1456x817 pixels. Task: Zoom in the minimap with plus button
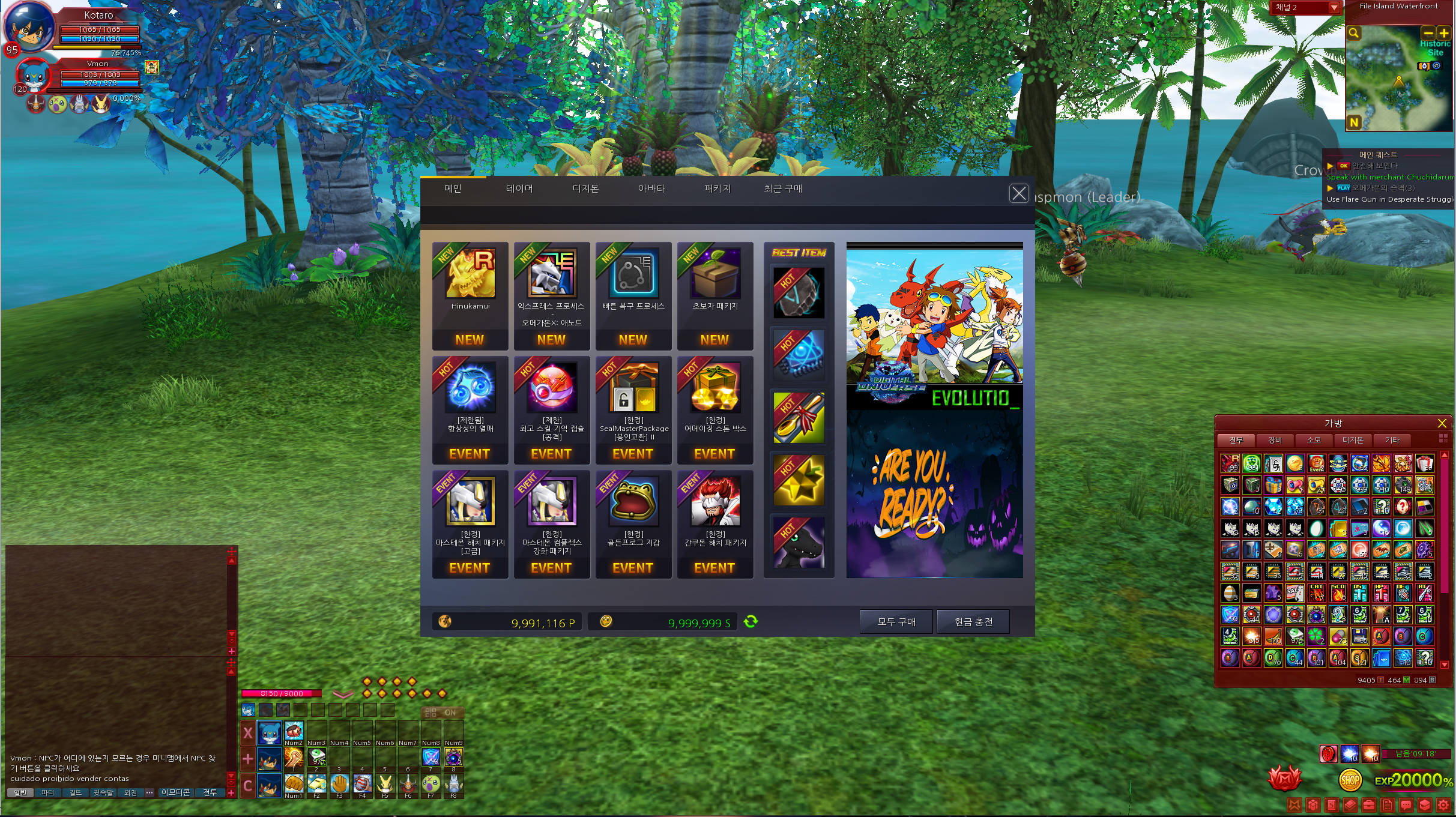[1444, 33]
